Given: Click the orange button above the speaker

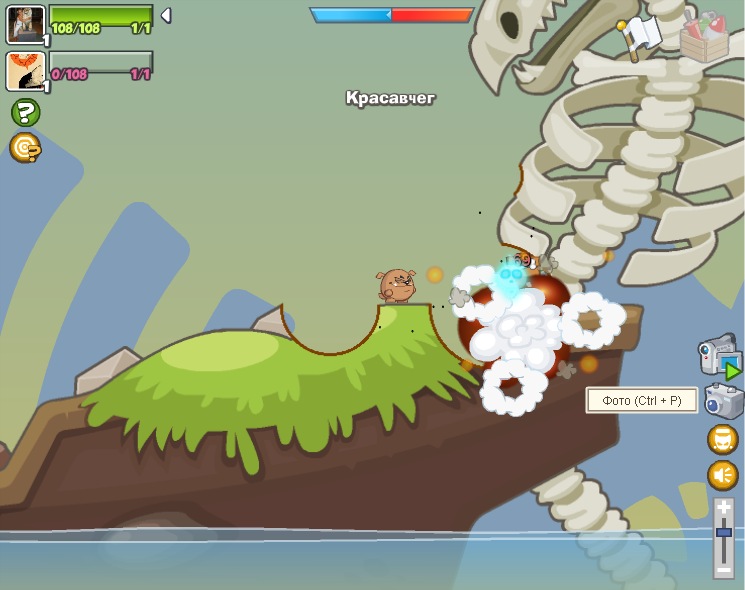Looking at the screenshot, I should 722,439.
